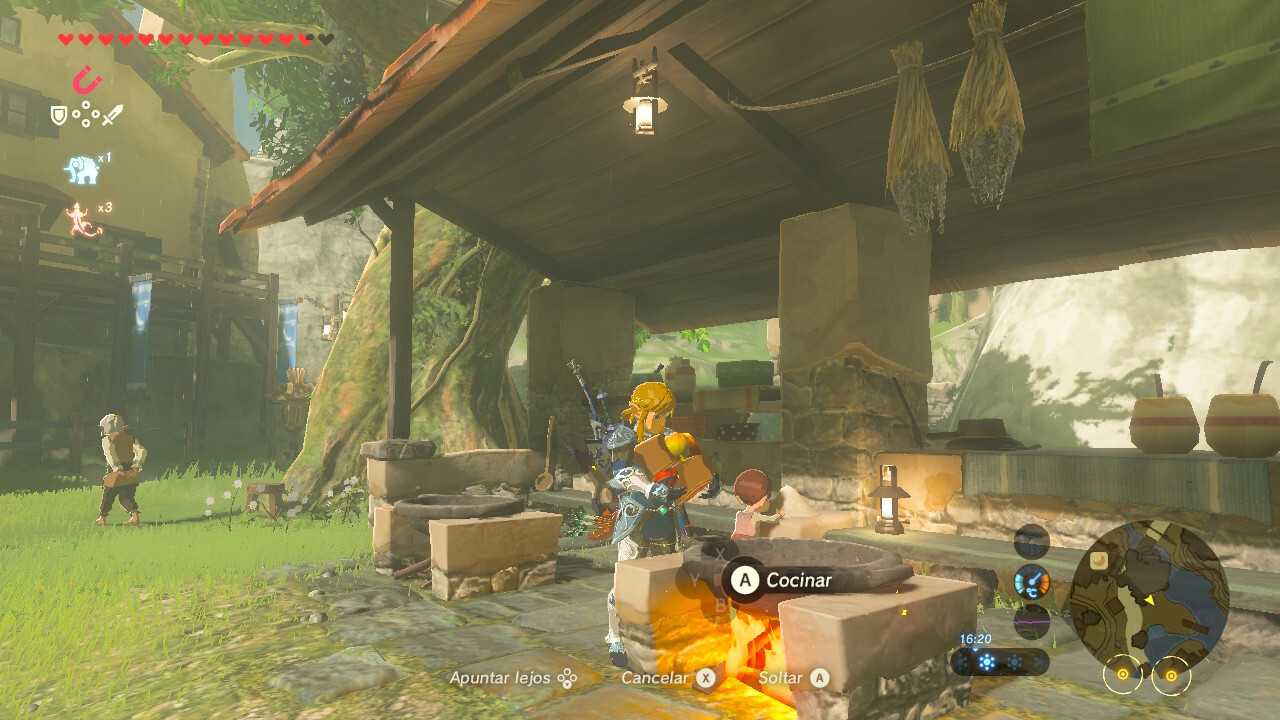Click the Sheikah sensor ripple icon

coord(1031,541)
